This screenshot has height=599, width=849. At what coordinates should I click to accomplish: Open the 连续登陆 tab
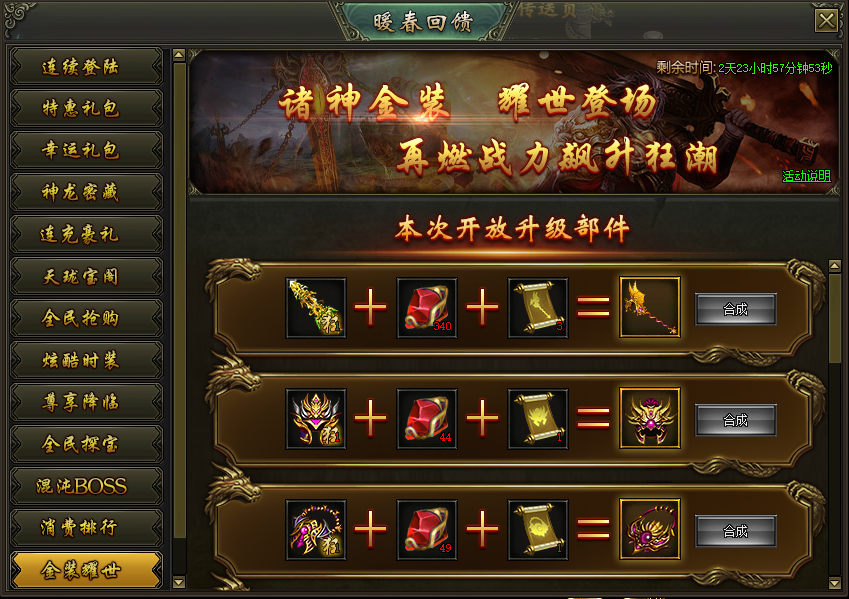coord(85,67)
